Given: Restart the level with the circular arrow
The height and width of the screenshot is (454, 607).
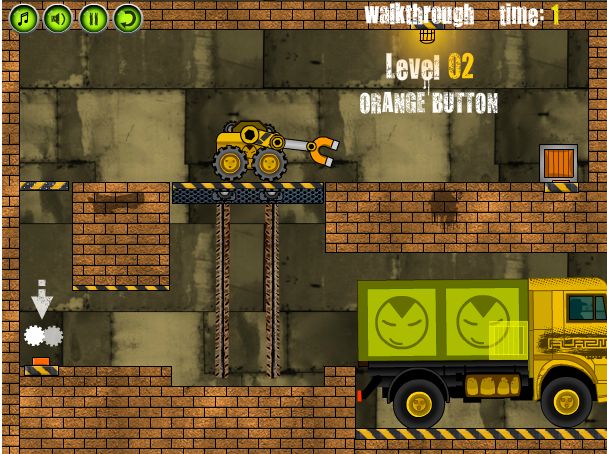Looking at the screenshot, I should (x=127, y=17).
